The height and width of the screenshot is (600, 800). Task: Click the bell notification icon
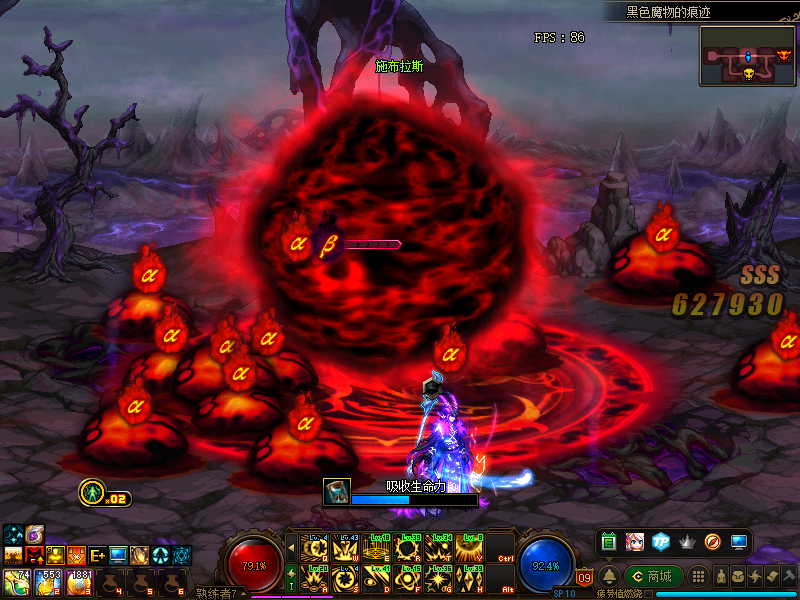click(609, 577)
